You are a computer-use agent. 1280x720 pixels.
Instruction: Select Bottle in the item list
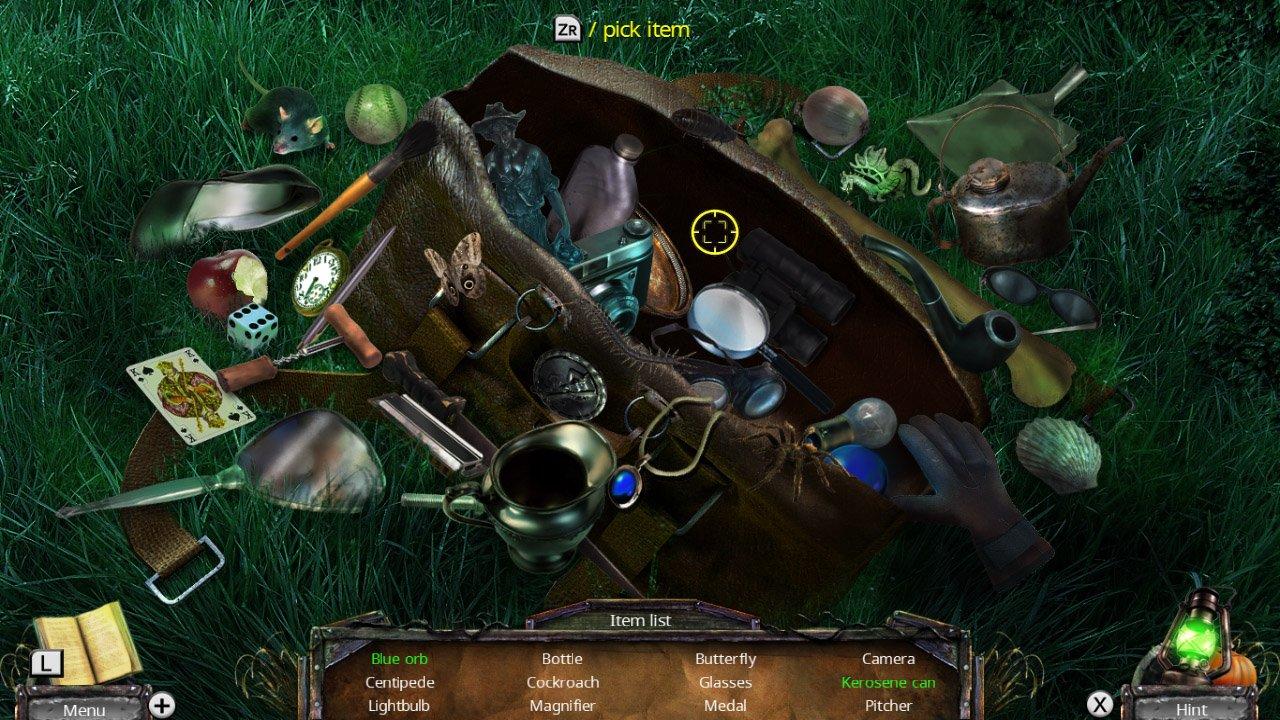pyautogui.click(x=562, y=659)
